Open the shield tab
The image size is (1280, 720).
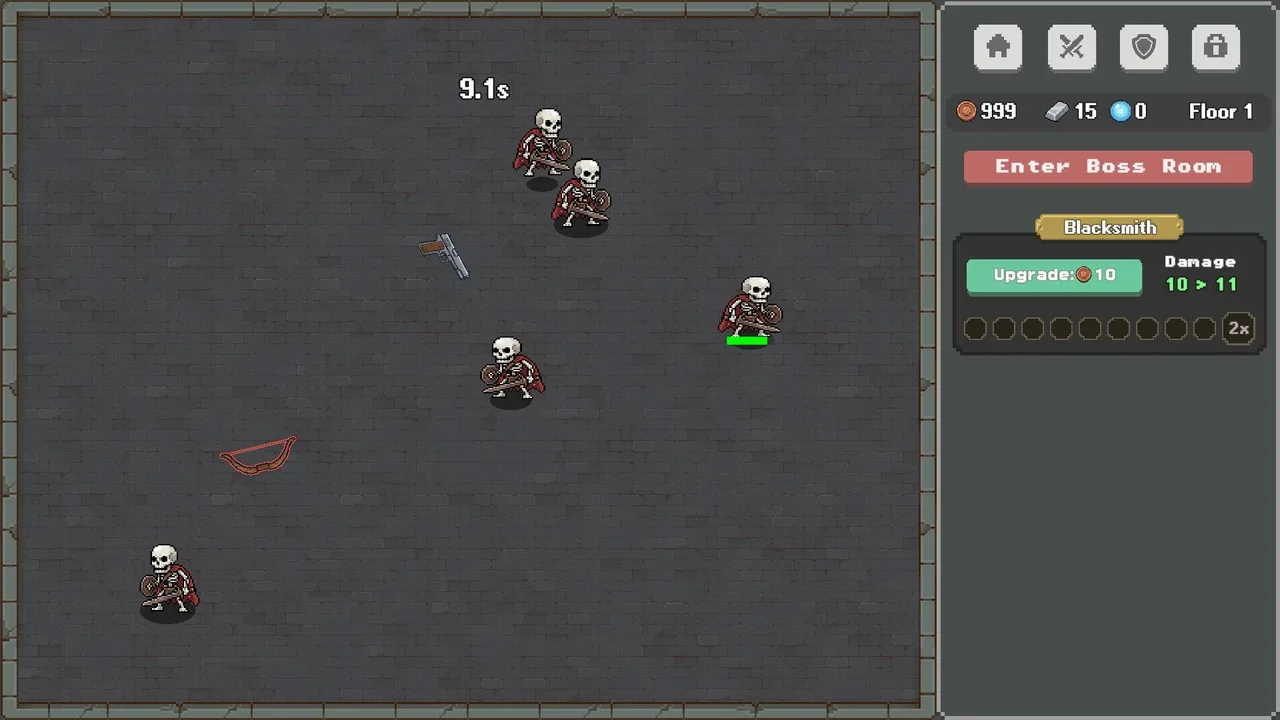[1144, 47]
